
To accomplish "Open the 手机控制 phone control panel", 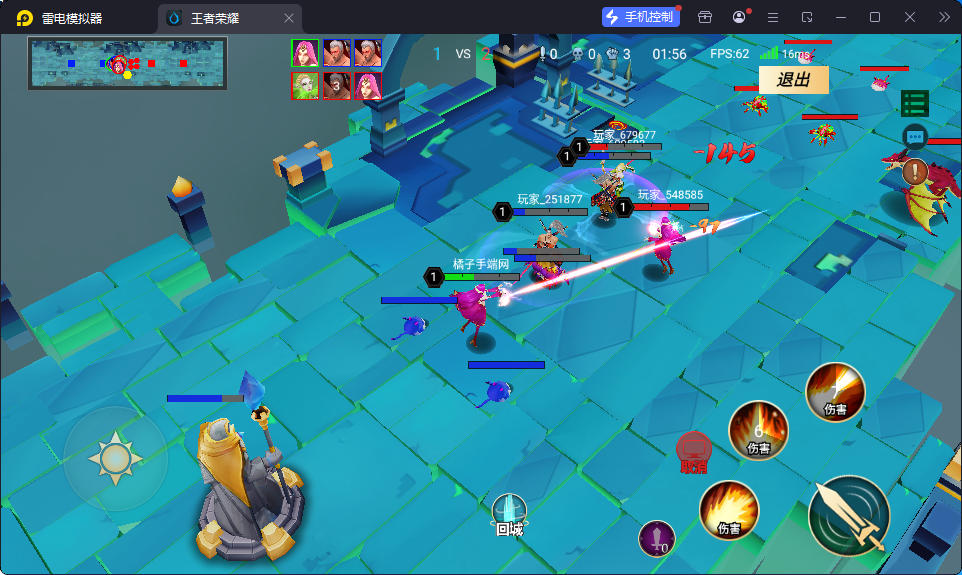I will (x=638, y=17).
